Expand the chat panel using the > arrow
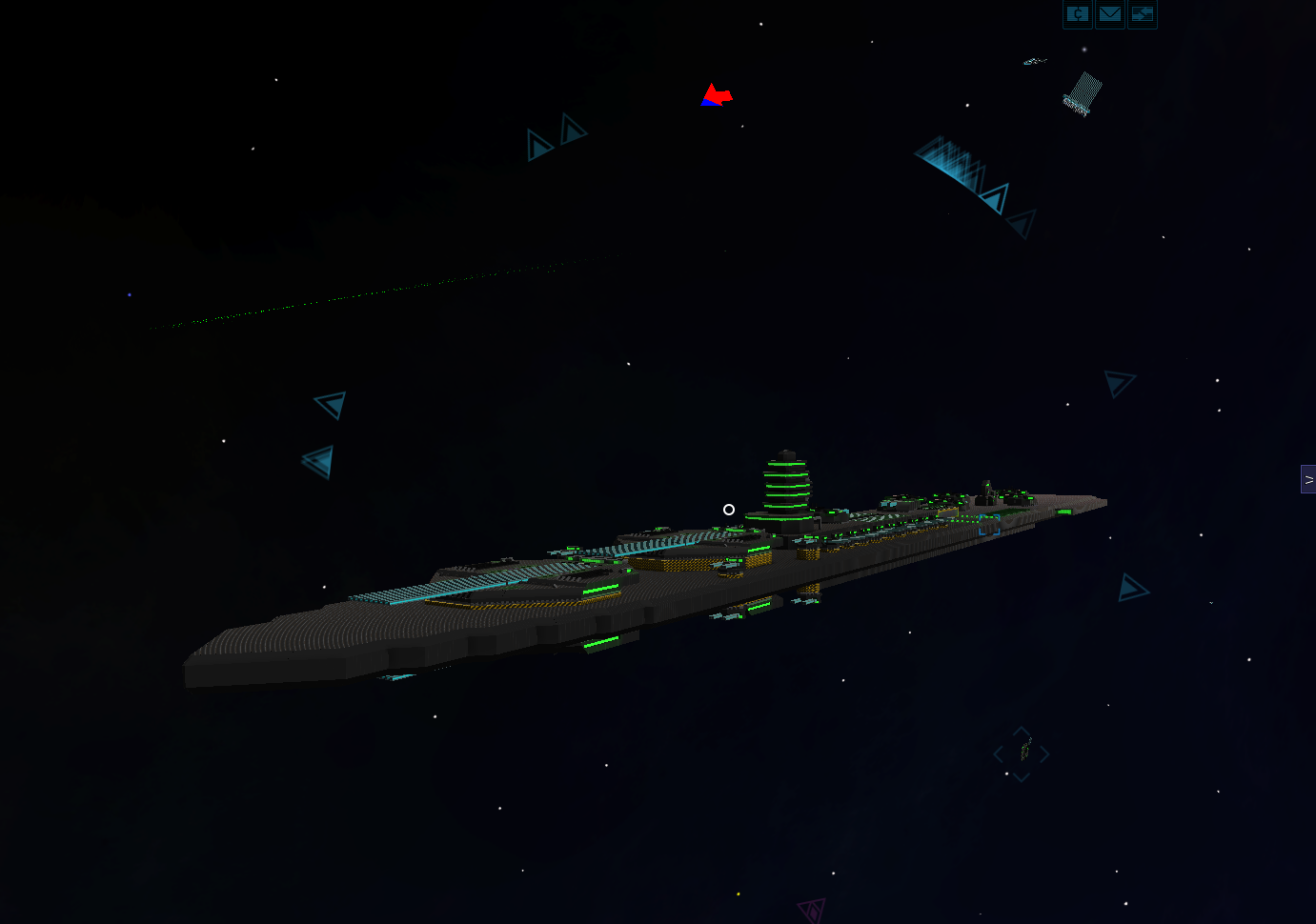Screen dimensions: 1316x924 click(x=1308, y=478)
